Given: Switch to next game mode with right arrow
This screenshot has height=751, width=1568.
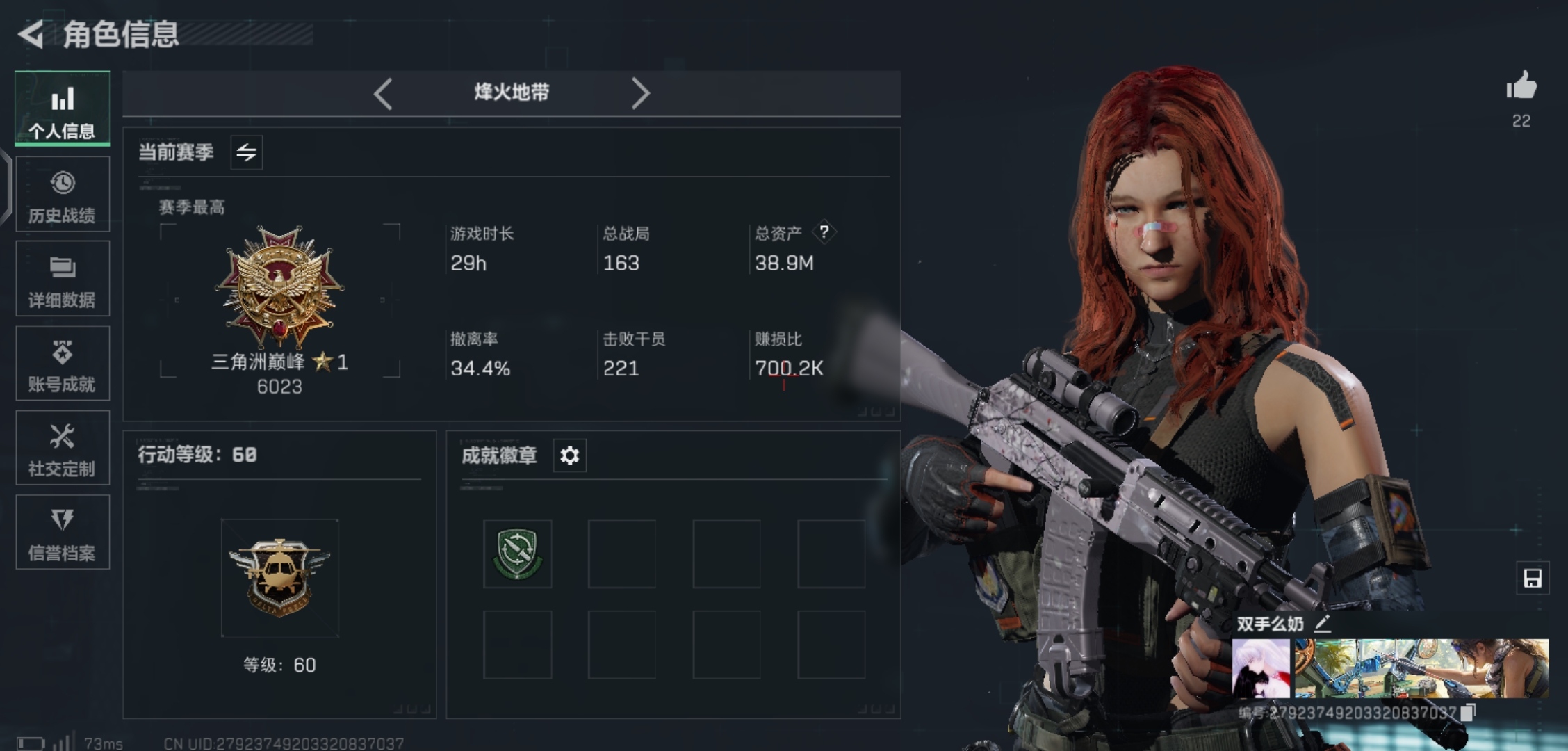Looking at the screenshot, I should pyautogui.click(x=640, y=93).
